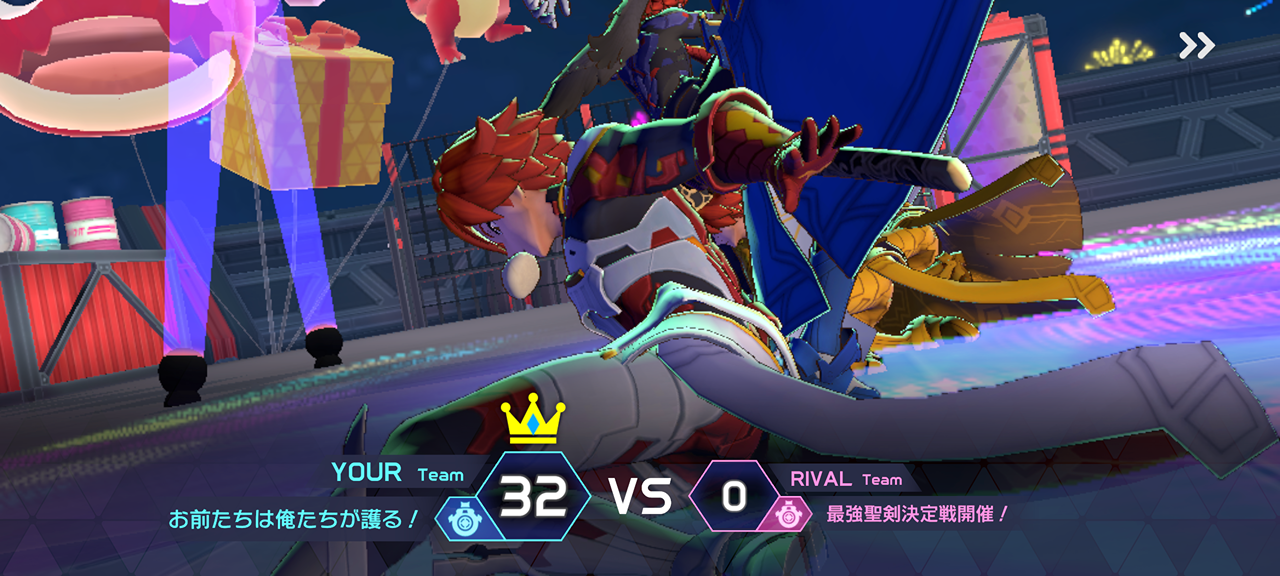Skip the cutscene with the double-arrow button
Image resolution: width=1280 pixels, height=576 pixels.
1196,45
